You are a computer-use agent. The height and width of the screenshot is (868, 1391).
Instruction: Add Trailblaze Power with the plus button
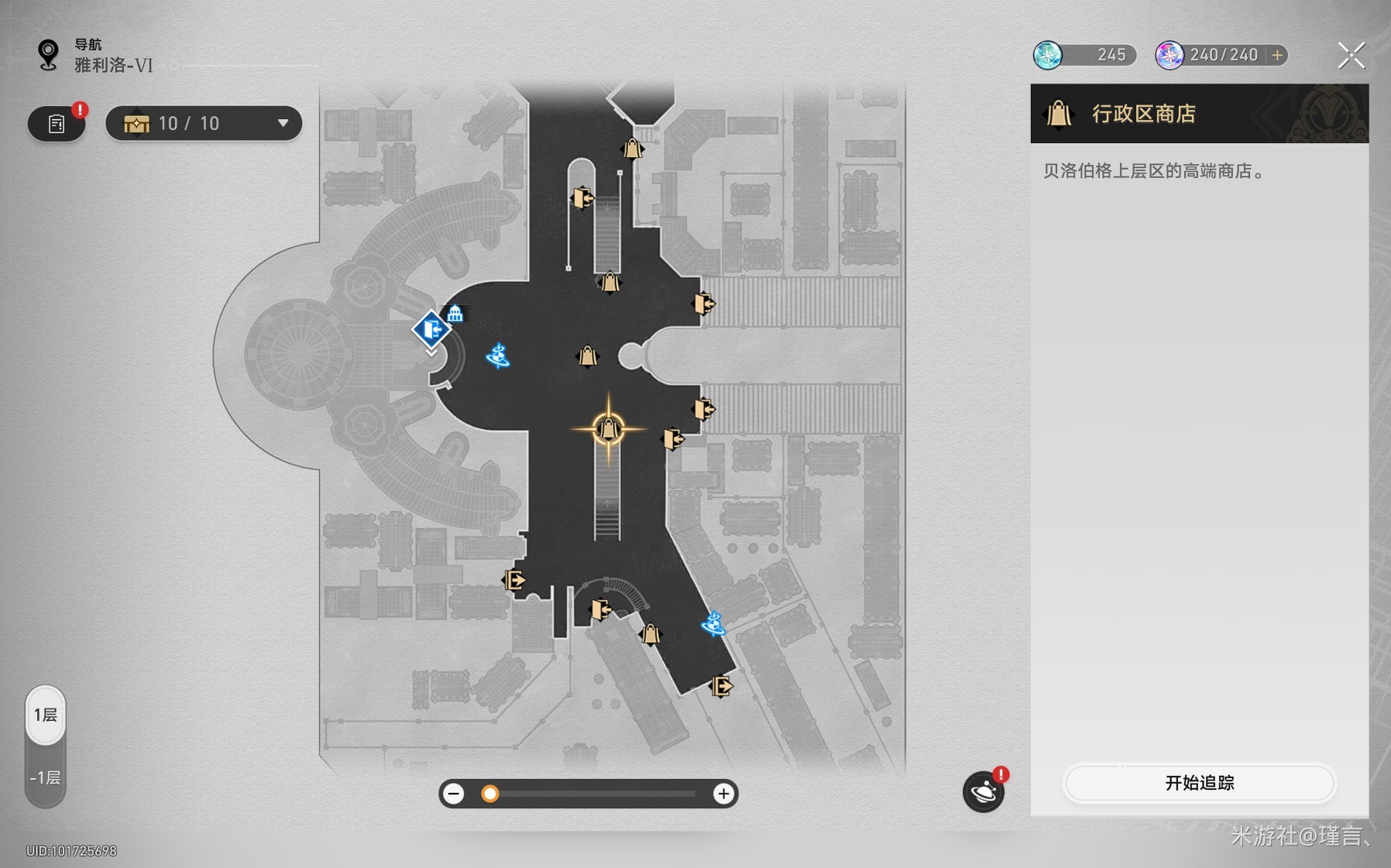coord(1277,55)
